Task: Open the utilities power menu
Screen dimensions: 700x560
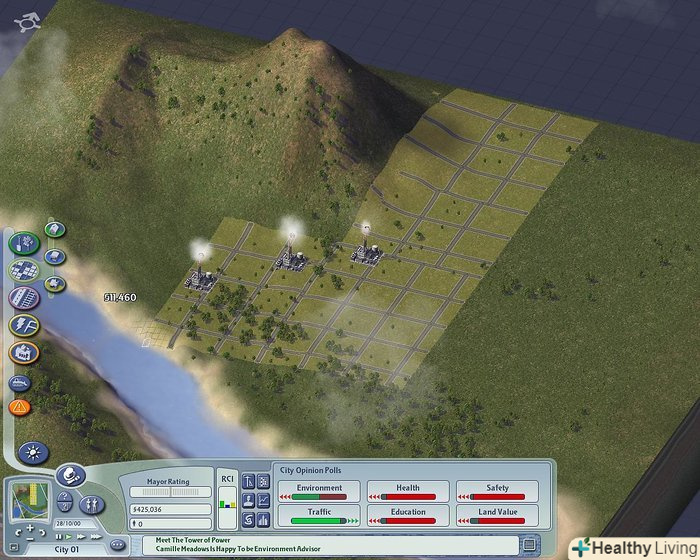Action: 24,325
